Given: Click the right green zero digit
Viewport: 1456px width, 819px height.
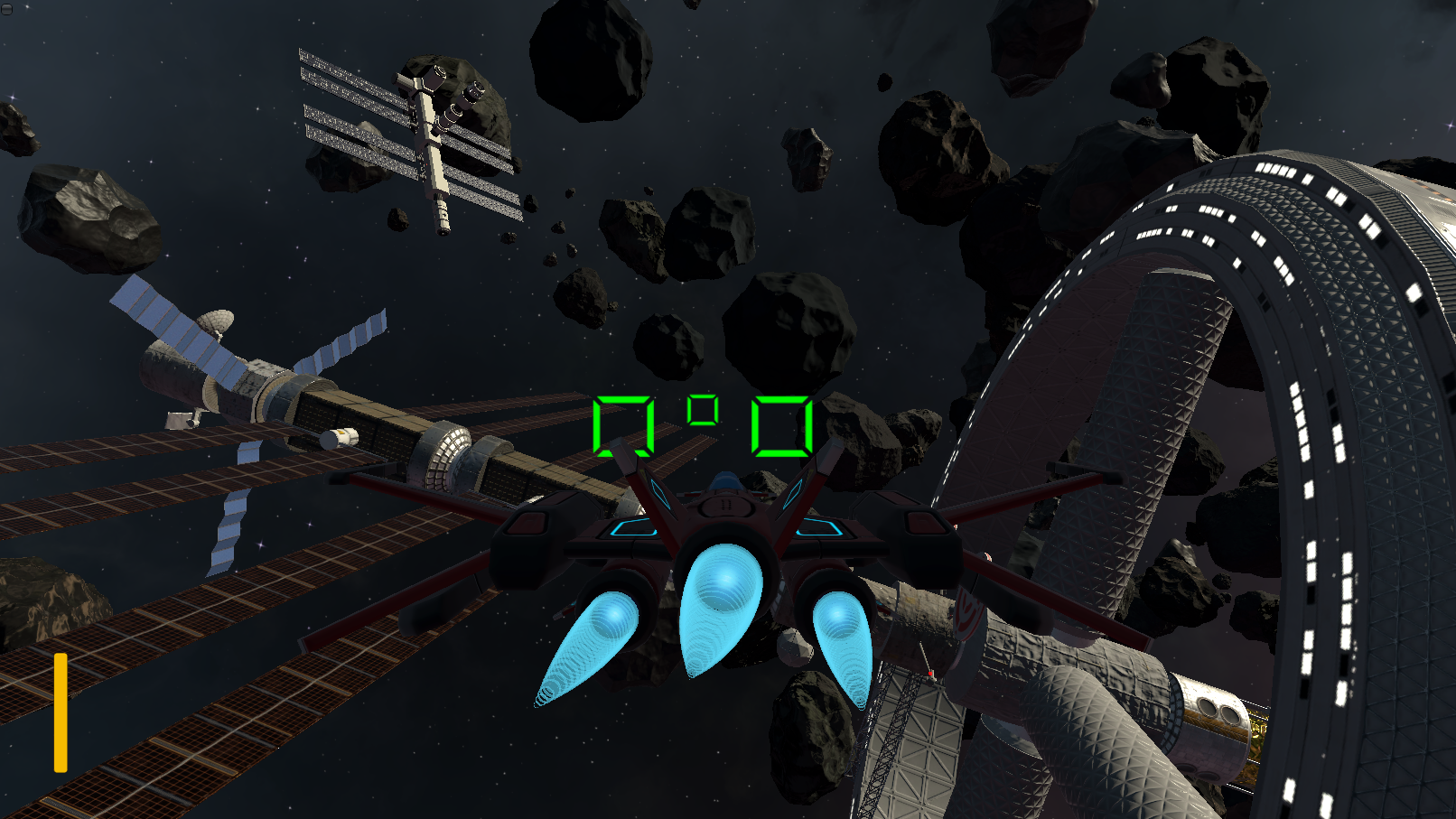Looking at the screenshot, I should tap(782, 424).
